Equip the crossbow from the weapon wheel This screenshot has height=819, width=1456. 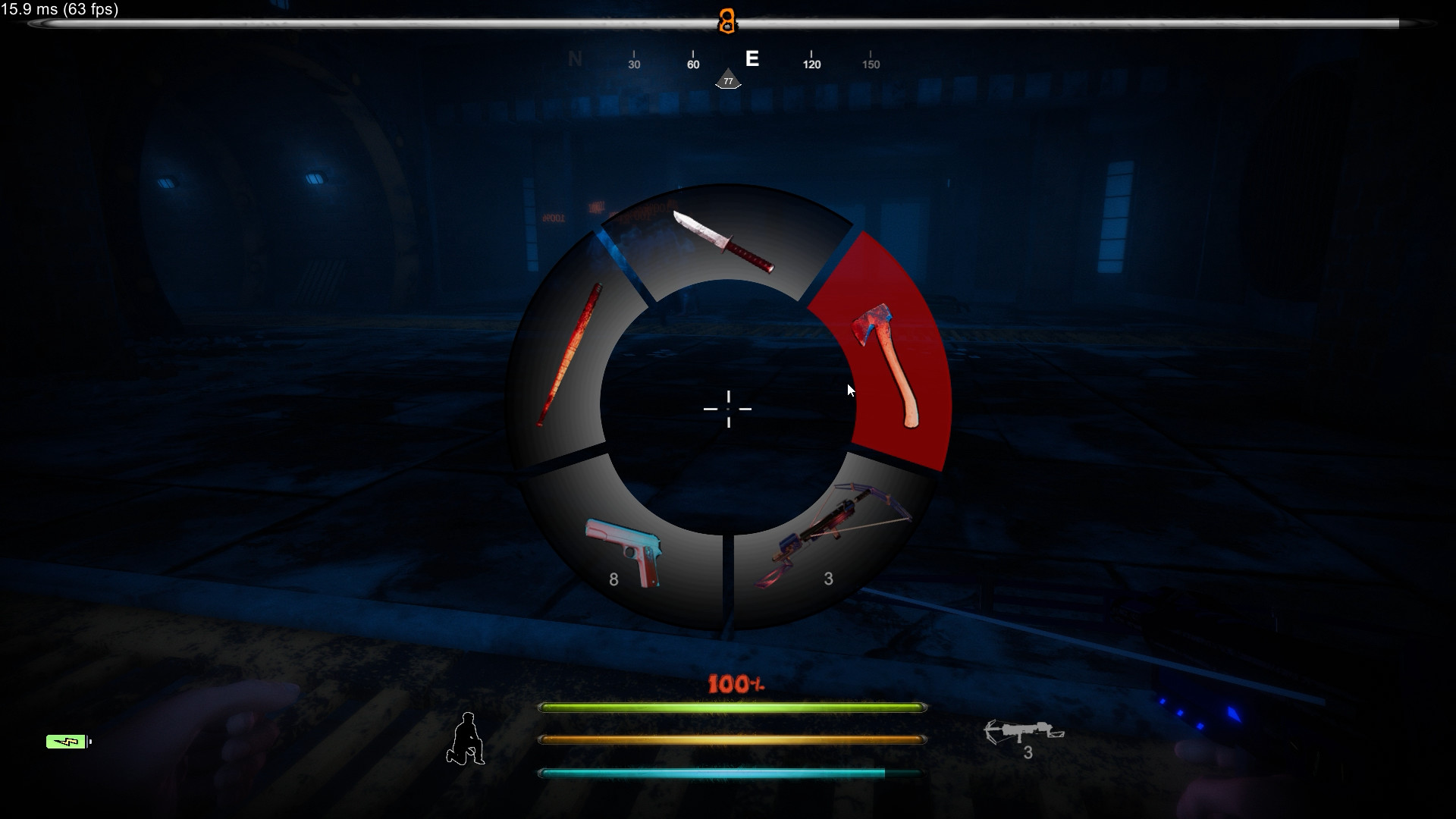830,538
